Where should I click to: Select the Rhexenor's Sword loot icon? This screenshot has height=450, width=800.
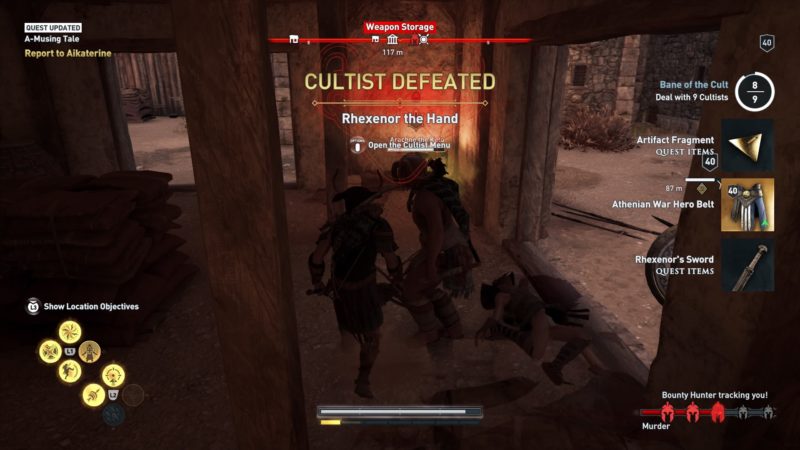point(747,265)
